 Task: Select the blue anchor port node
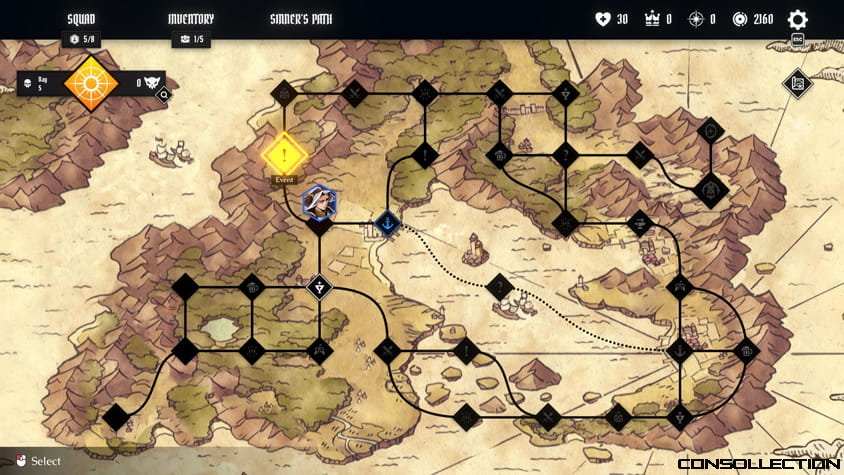(x=387, y=223)
